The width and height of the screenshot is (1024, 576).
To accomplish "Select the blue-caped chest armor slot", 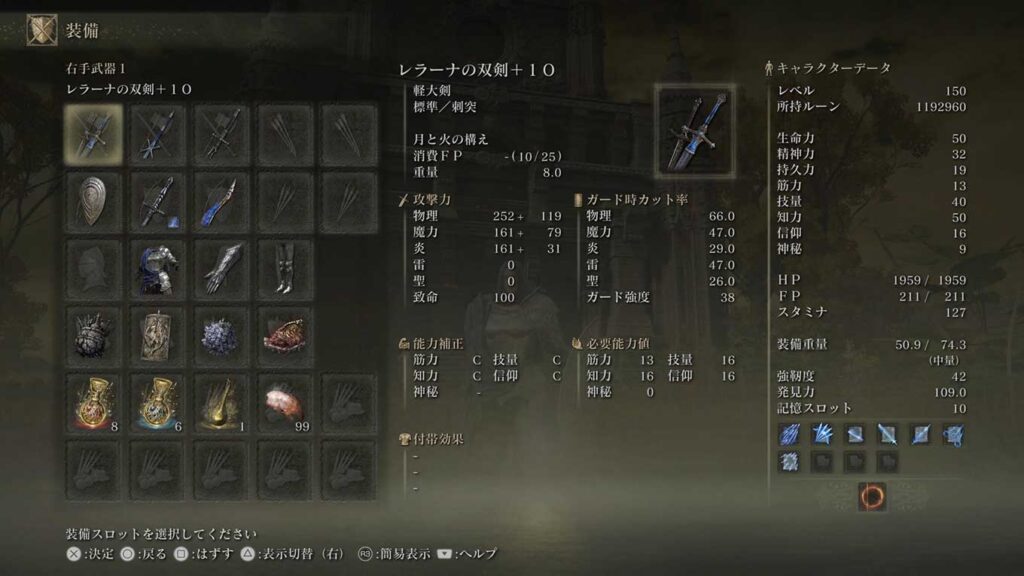I will [x=157, y=266].
